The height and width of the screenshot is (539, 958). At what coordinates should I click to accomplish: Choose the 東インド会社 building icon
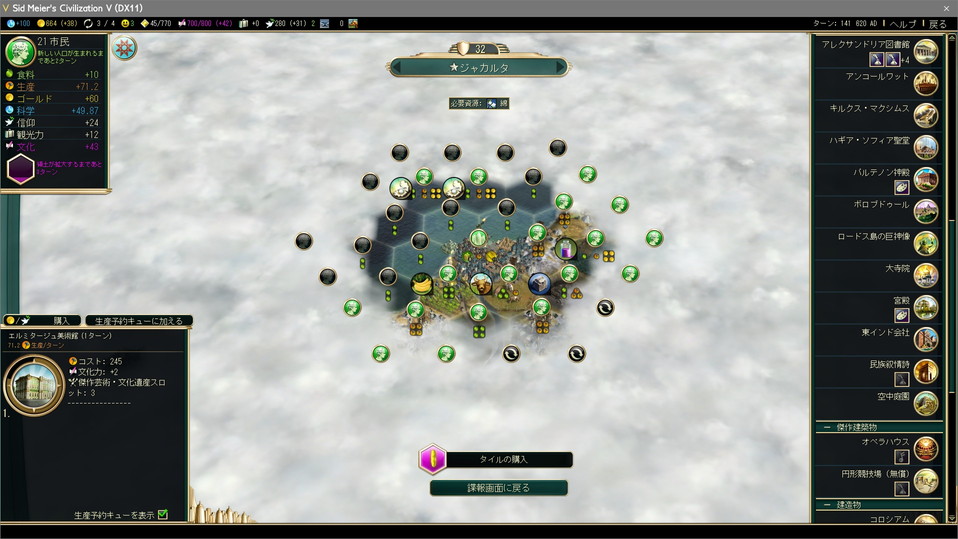pyautogui.click(x=926, y=338)
